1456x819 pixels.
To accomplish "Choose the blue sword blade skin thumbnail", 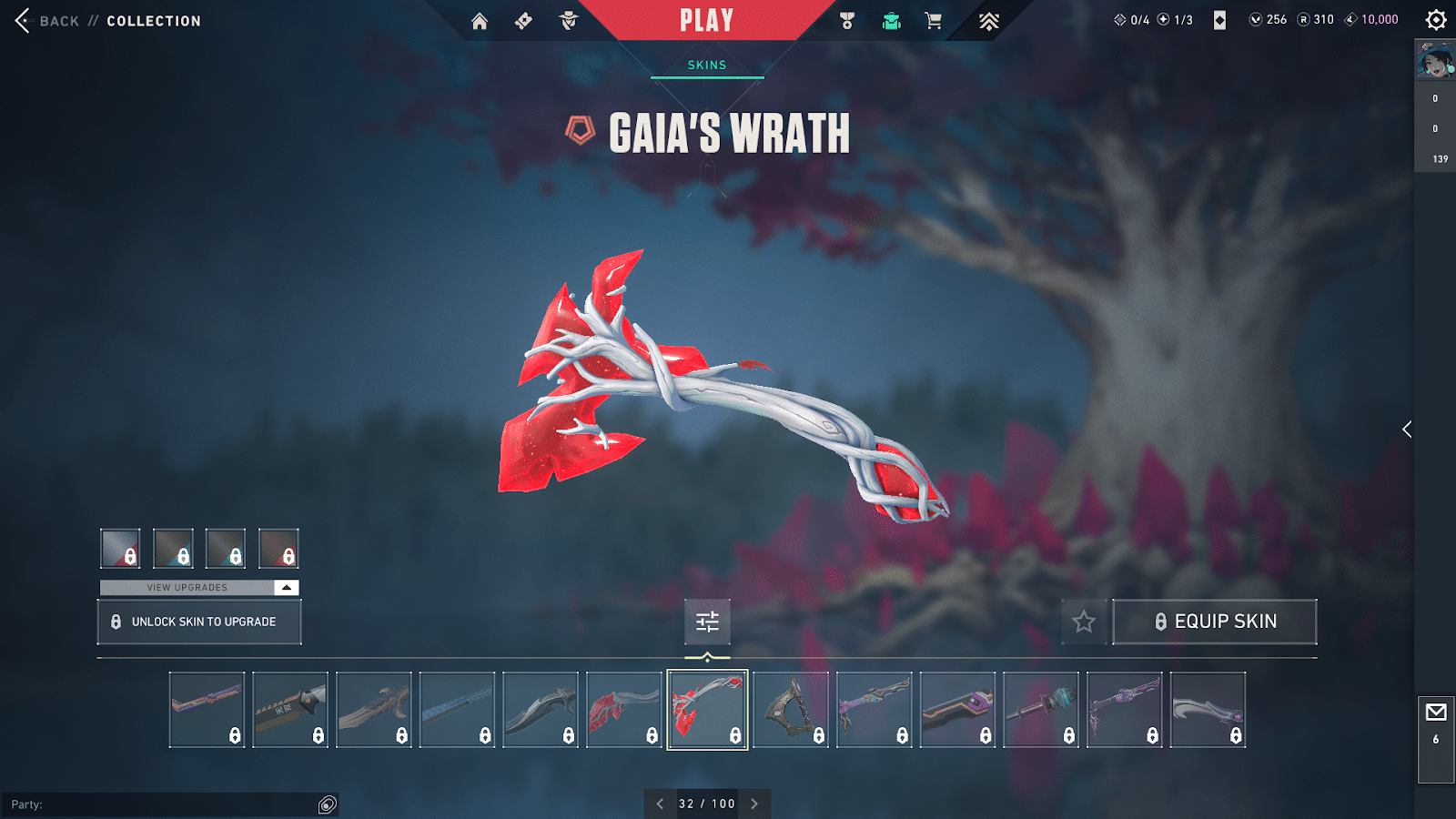I will click(x=457, y=710).
